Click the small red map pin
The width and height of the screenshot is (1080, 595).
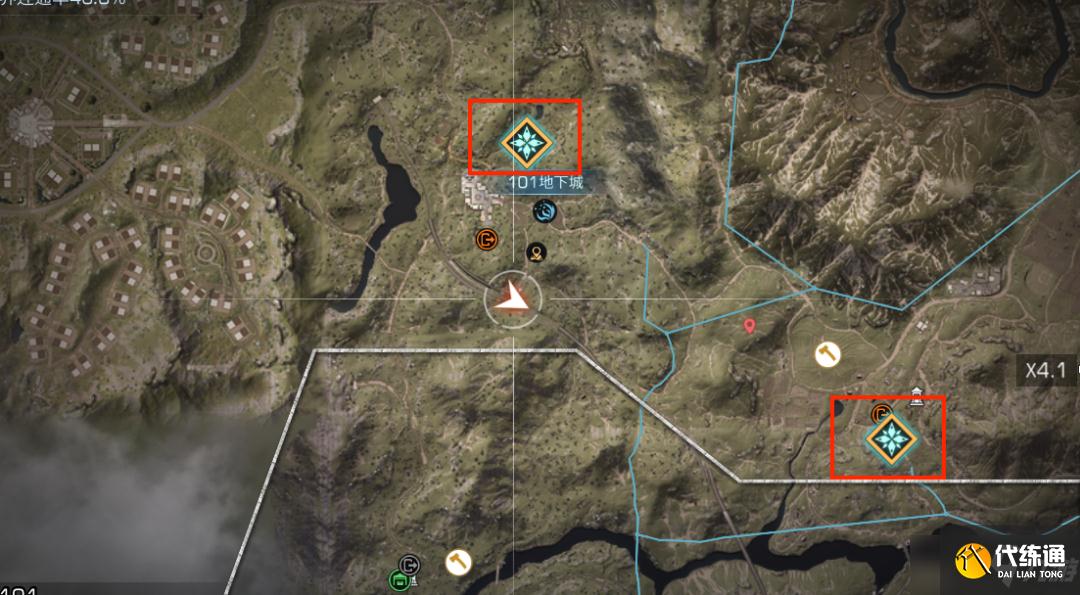(750, 326)
